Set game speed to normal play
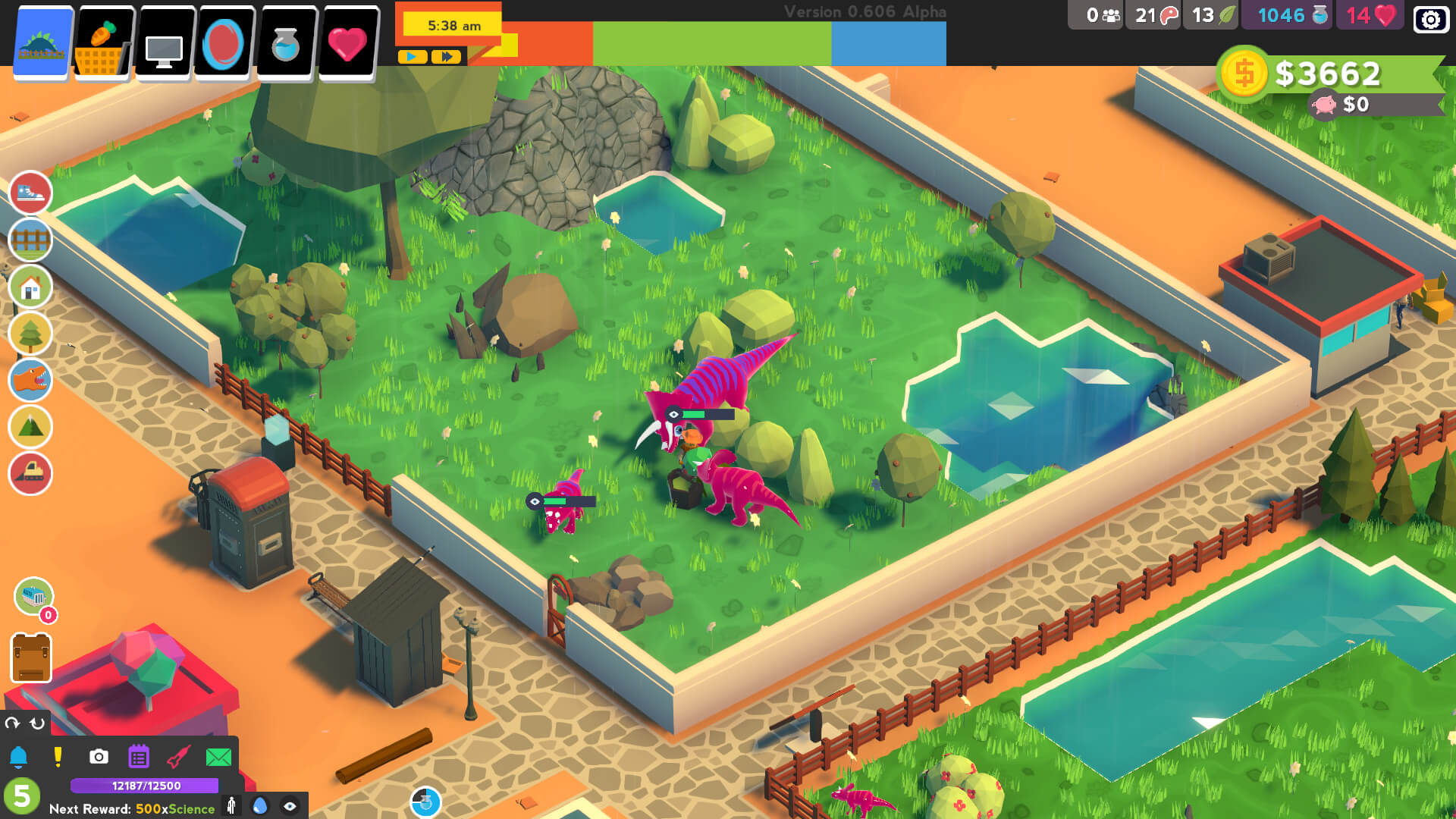The width and height of the screenshot is (1456, 819). click(412, 57)
